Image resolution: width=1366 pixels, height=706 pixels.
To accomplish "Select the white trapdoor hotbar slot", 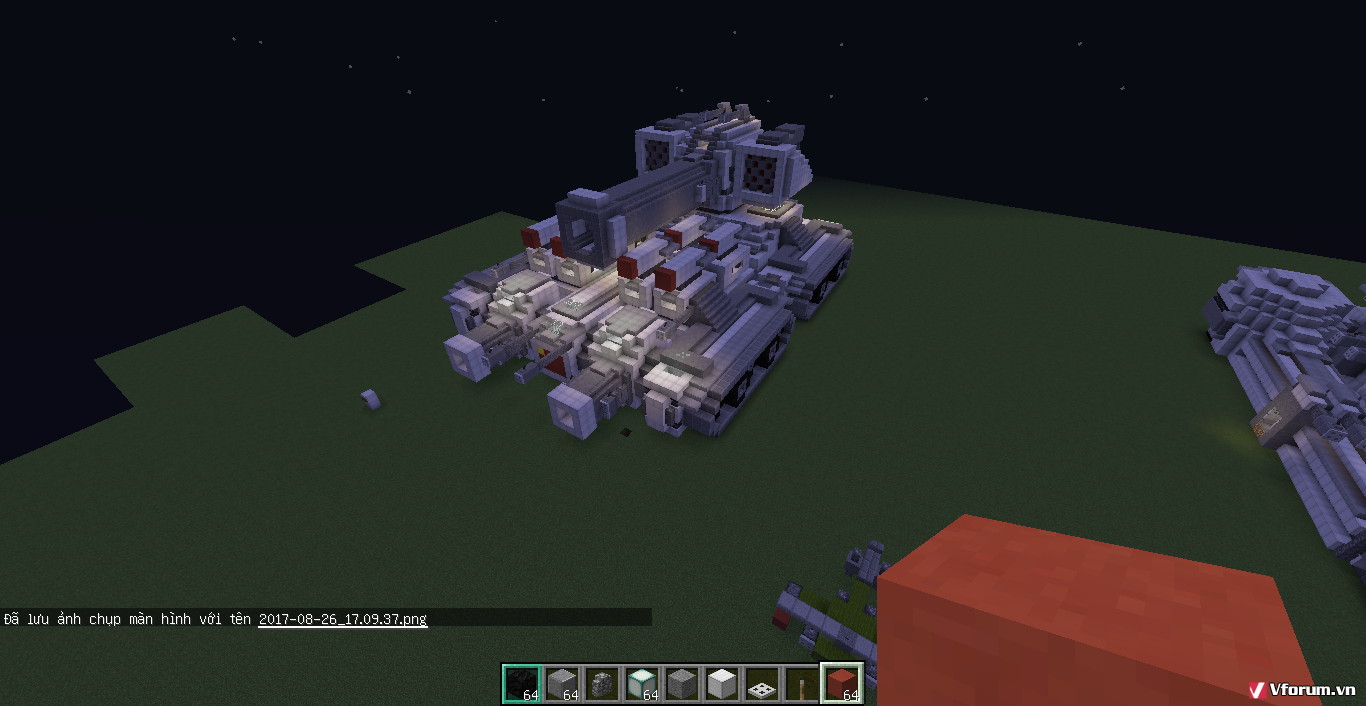I will [762, 684].
